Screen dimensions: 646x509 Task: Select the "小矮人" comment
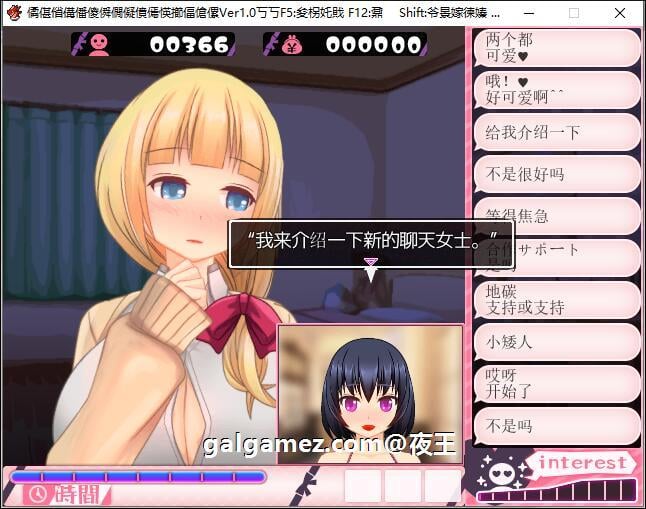pos(555,341)
